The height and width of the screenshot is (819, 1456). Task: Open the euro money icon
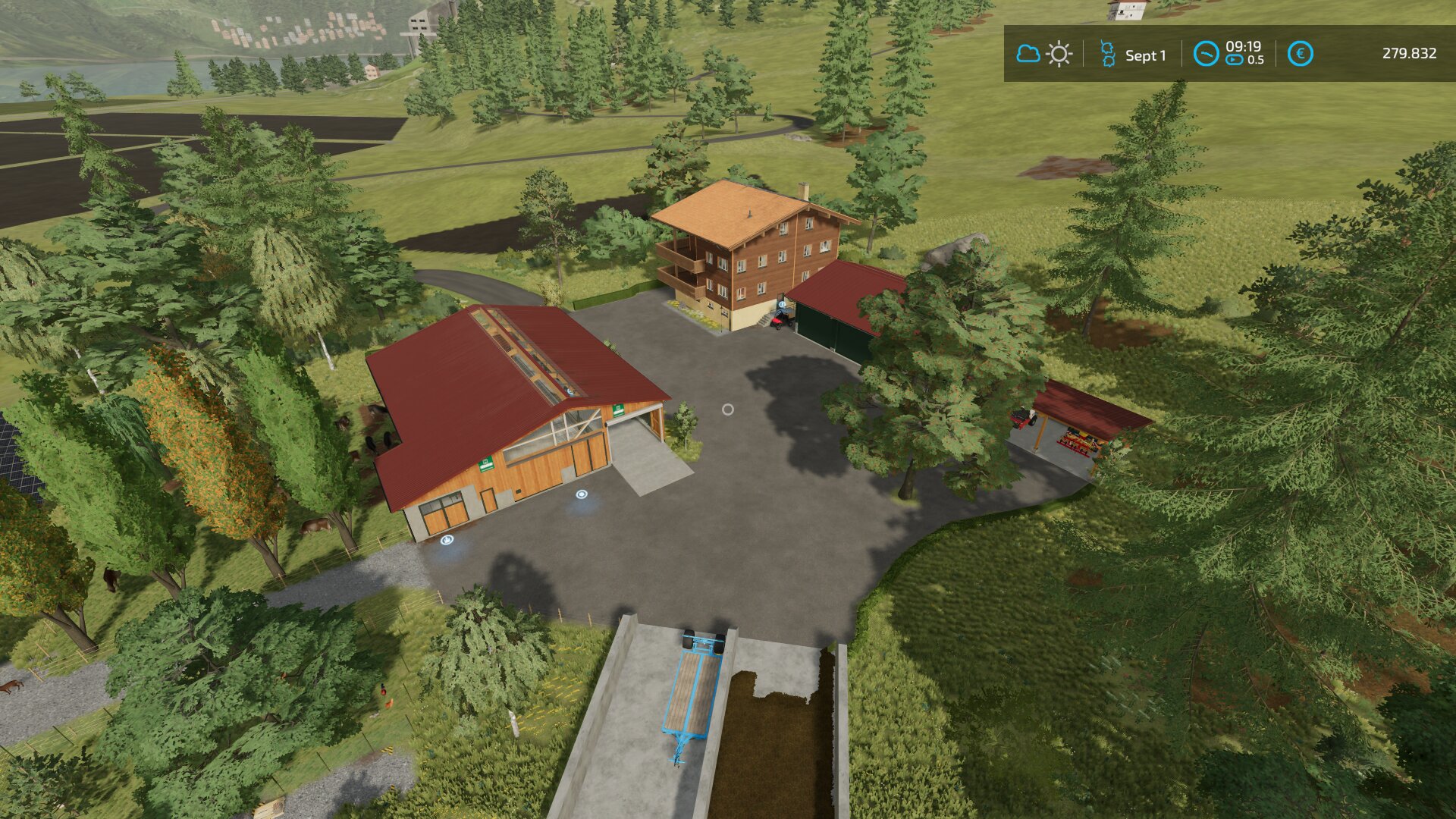click(x=1300, y=54)
